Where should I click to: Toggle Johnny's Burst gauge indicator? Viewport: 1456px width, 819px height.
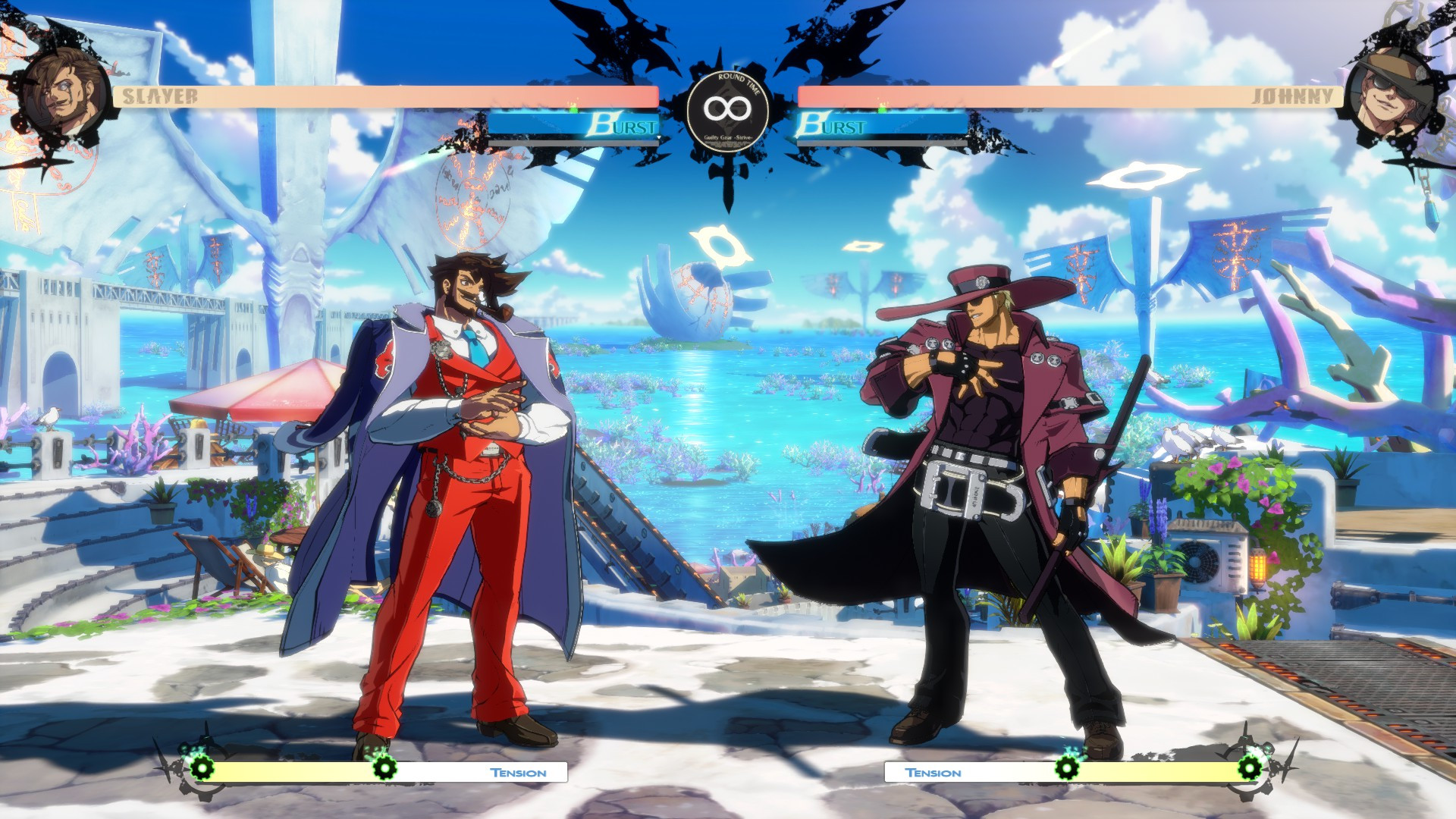coord(880,121)
